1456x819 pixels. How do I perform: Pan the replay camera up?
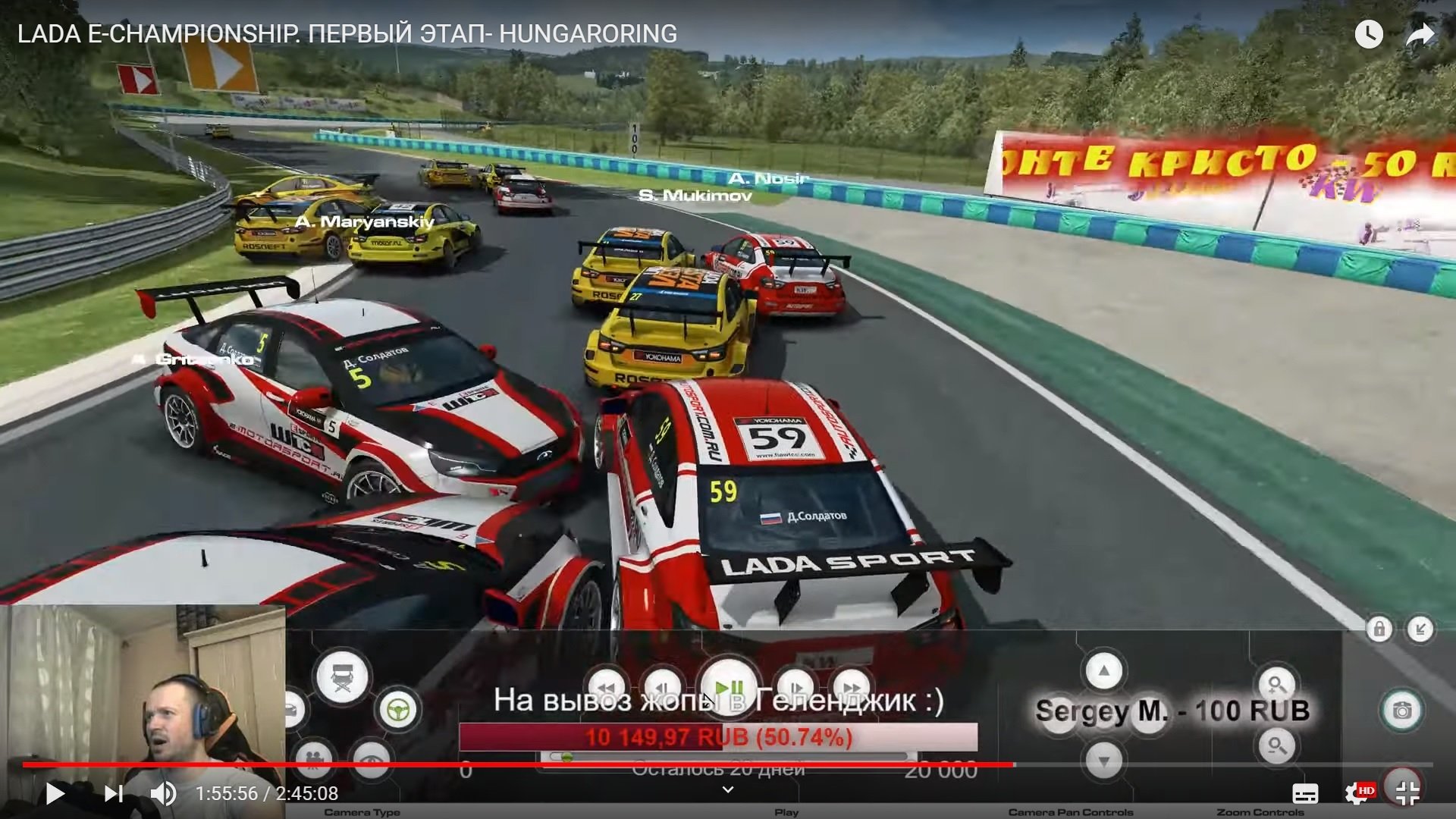coord(1103,671)
